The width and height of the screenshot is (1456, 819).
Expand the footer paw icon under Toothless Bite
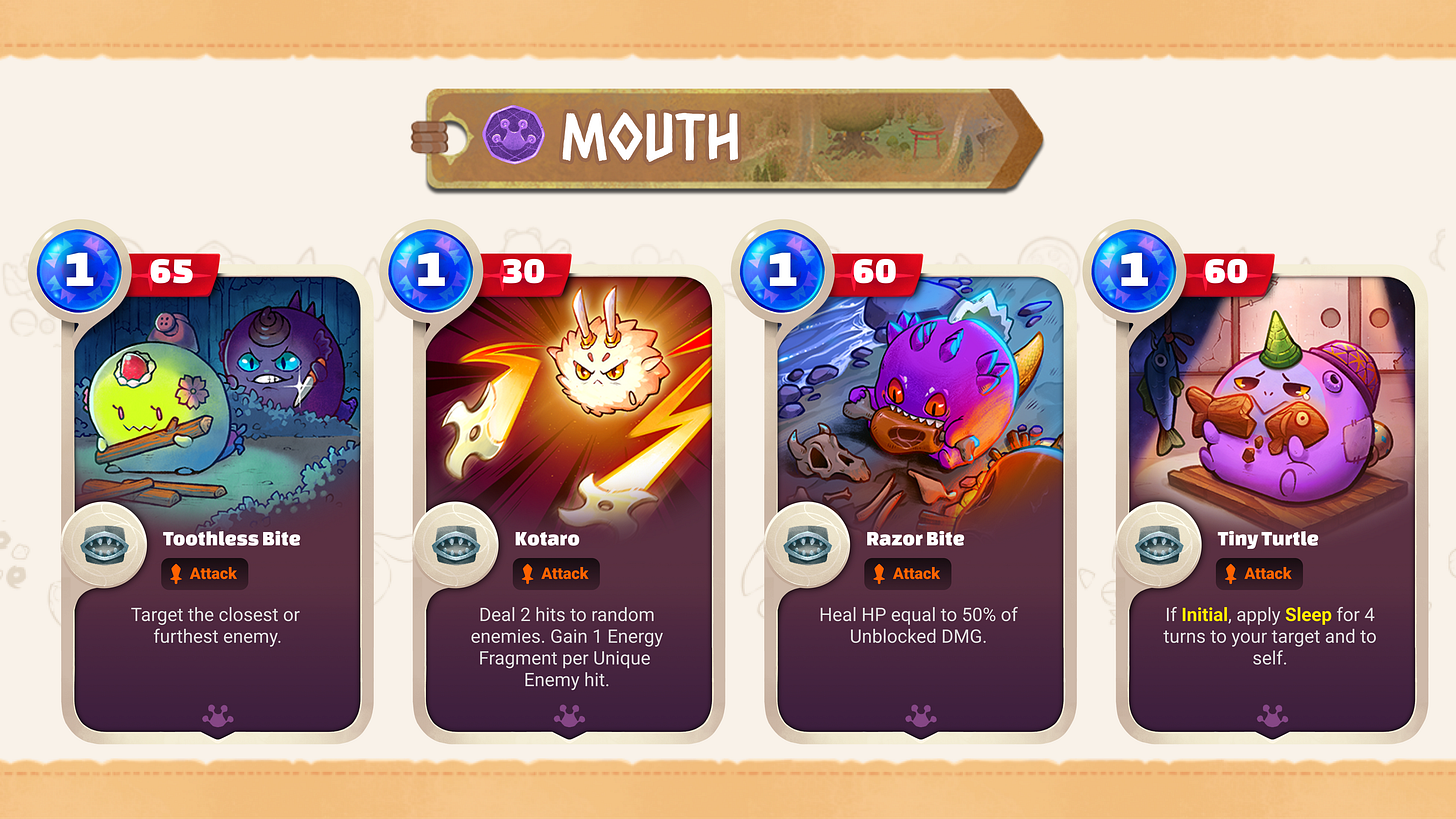(x=216, y=716)
